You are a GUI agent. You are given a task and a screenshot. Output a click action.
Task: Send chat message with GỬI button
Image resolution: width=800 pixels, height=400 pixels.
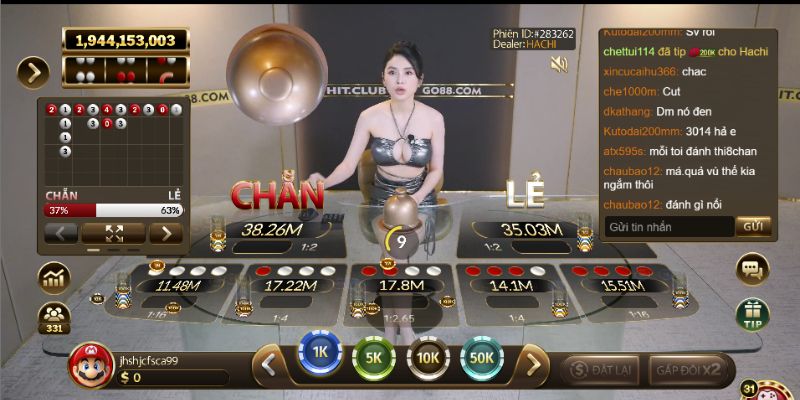pyautogui.click(x=754, y=227)
